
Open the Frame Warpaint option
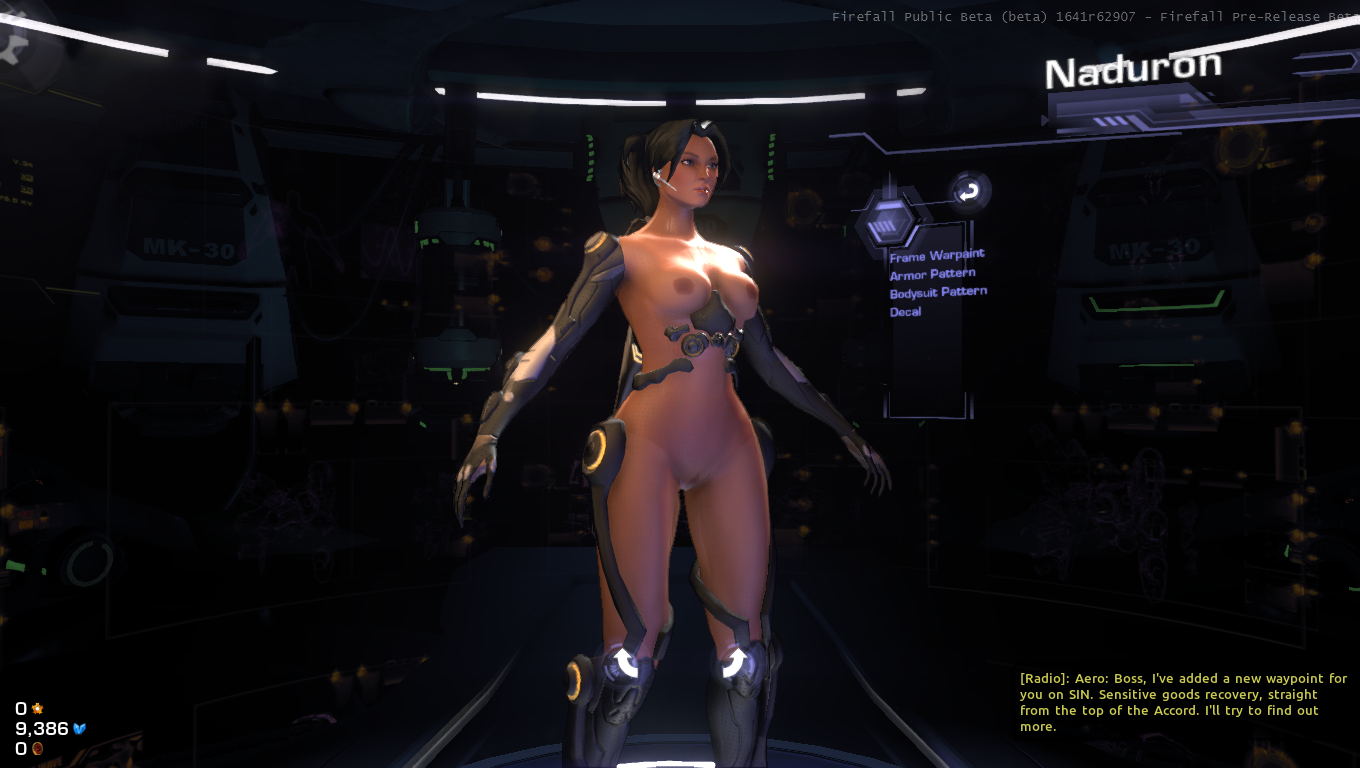[x=936, y=256]
